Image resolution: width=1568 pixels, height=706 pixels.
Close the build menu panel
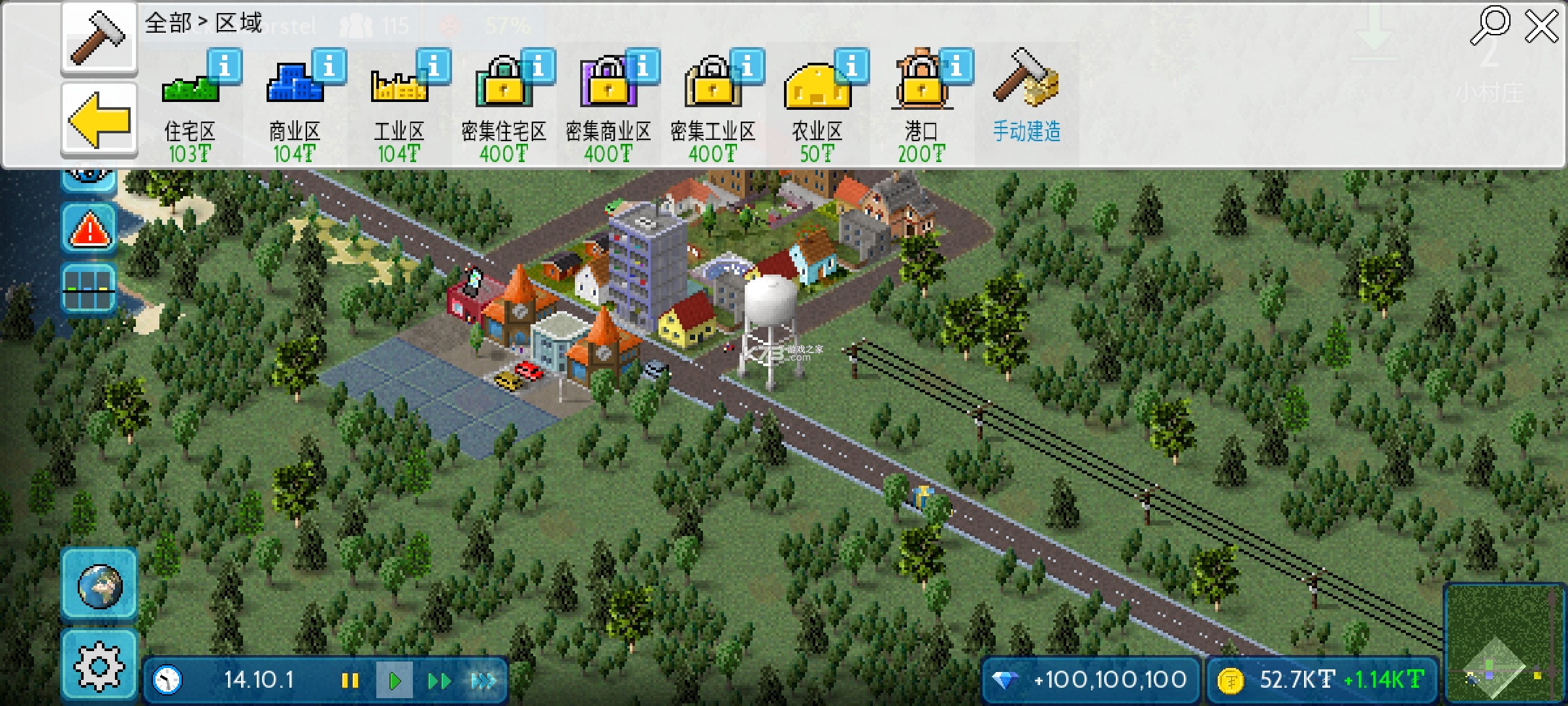click(x=1542, y=27)
